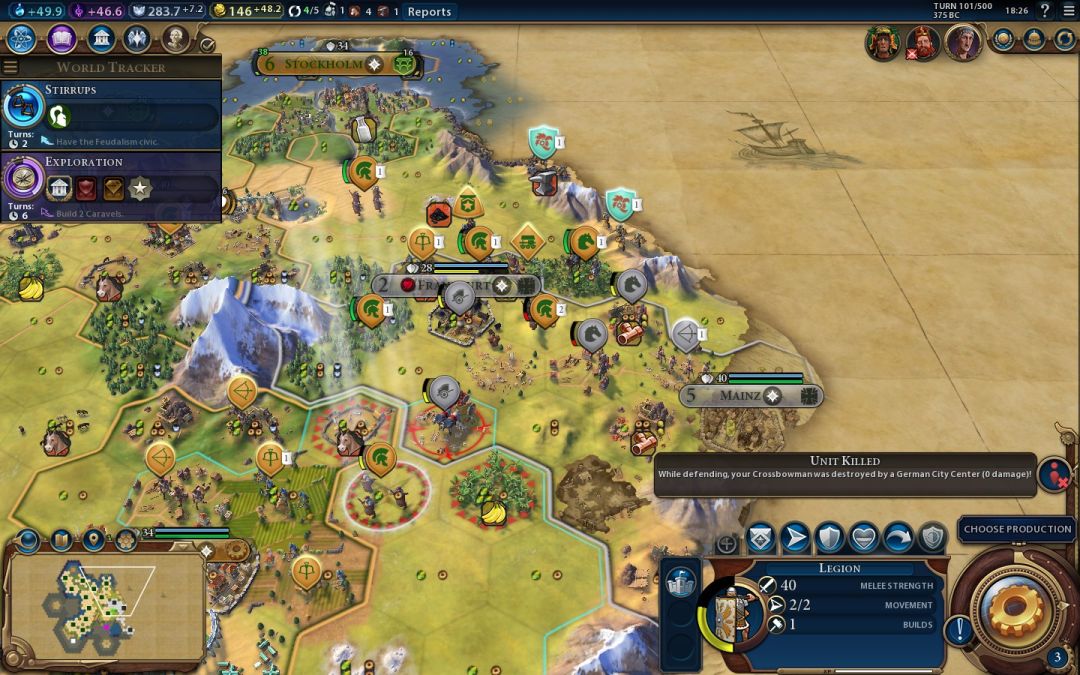The width and height of the screenshot is (1080, 675).
Task: Open the government screen
Action: tap(100, 39)
